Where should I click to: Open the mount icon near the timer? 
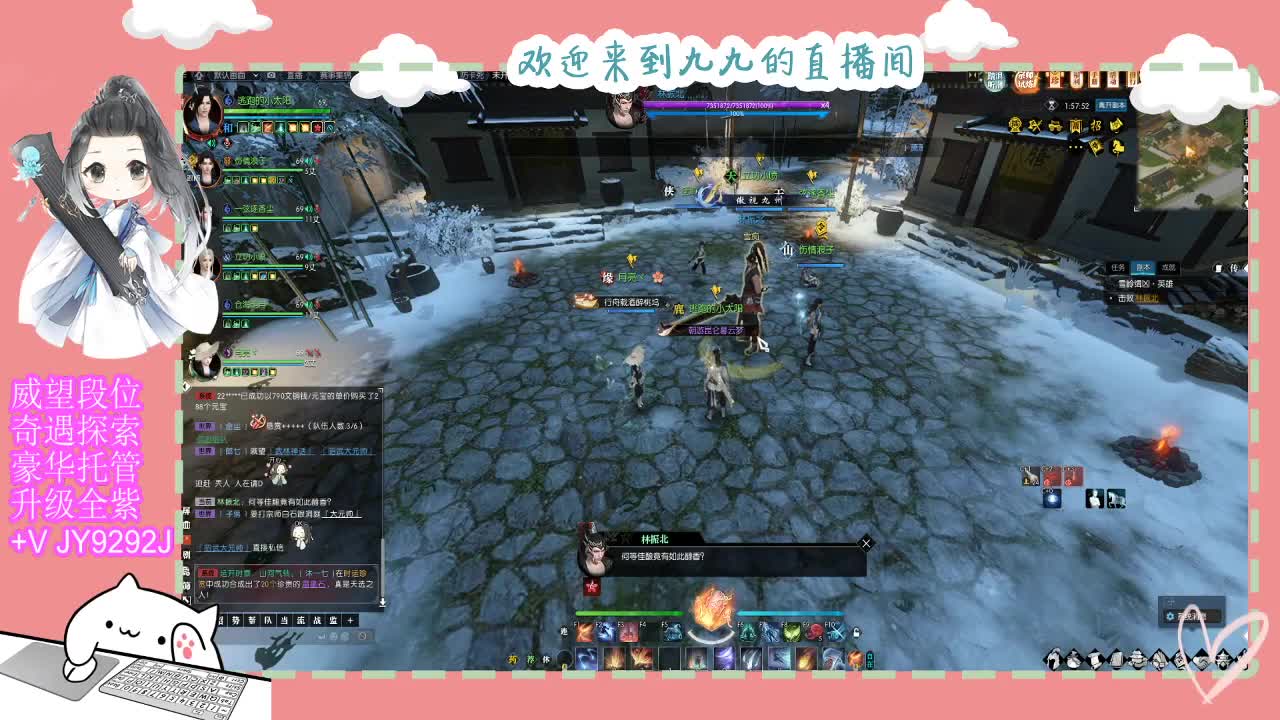click(1116, 148)
